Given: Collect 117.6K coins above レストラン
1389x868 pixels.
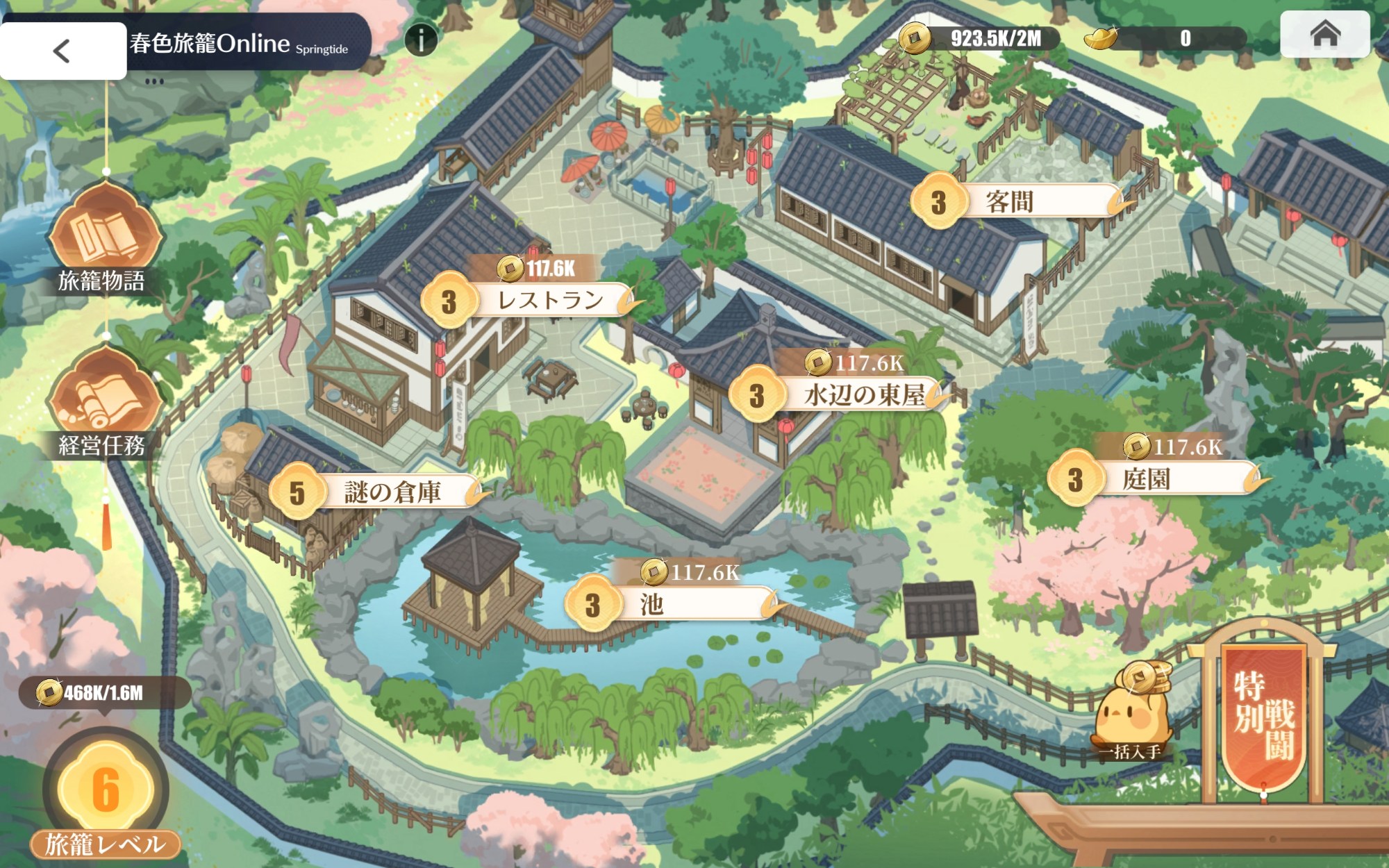Looking at the screenshot, I should pos(537,268).
